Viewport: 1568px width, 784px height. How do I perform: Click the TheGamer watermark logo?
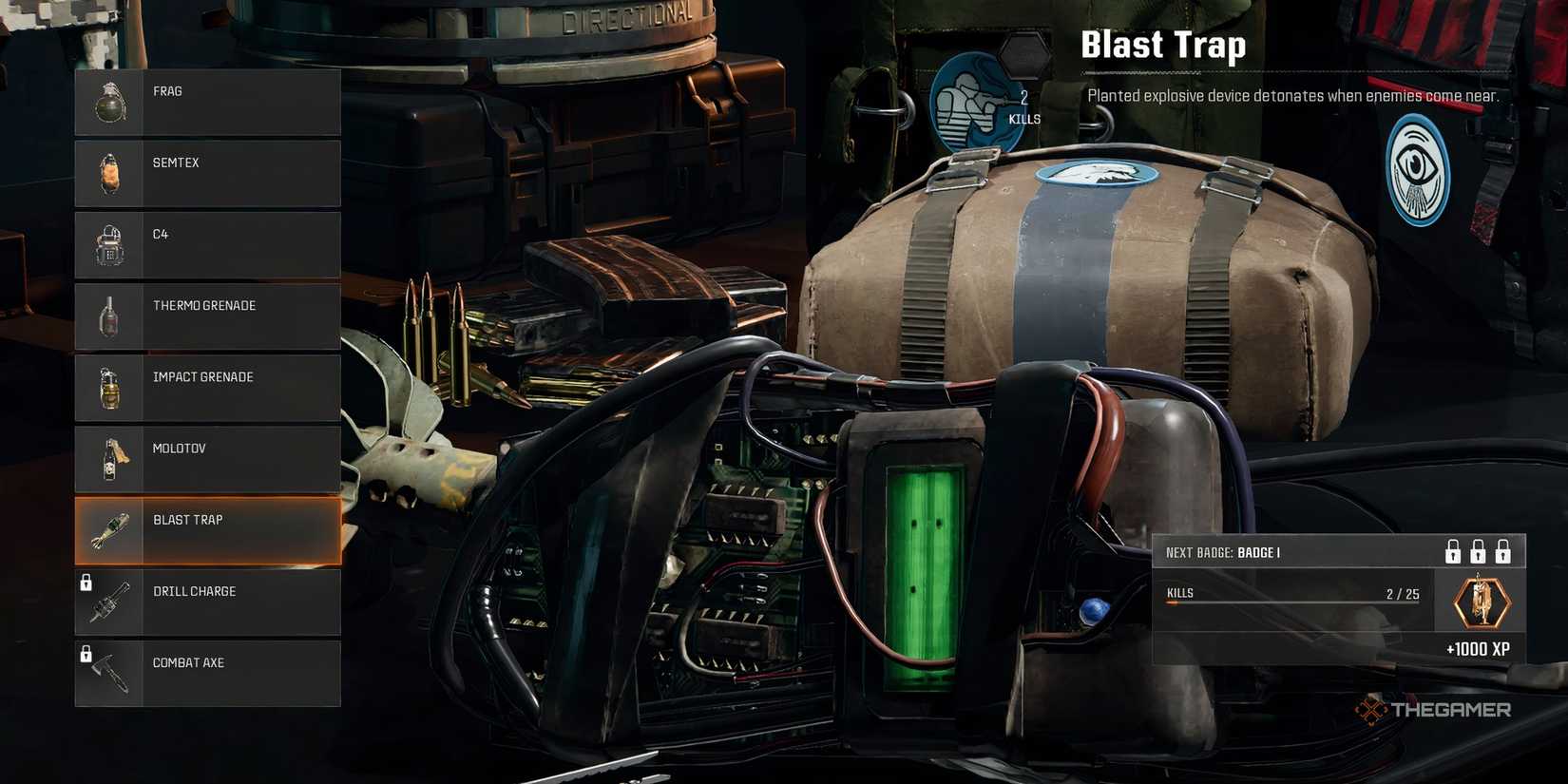1435,708
